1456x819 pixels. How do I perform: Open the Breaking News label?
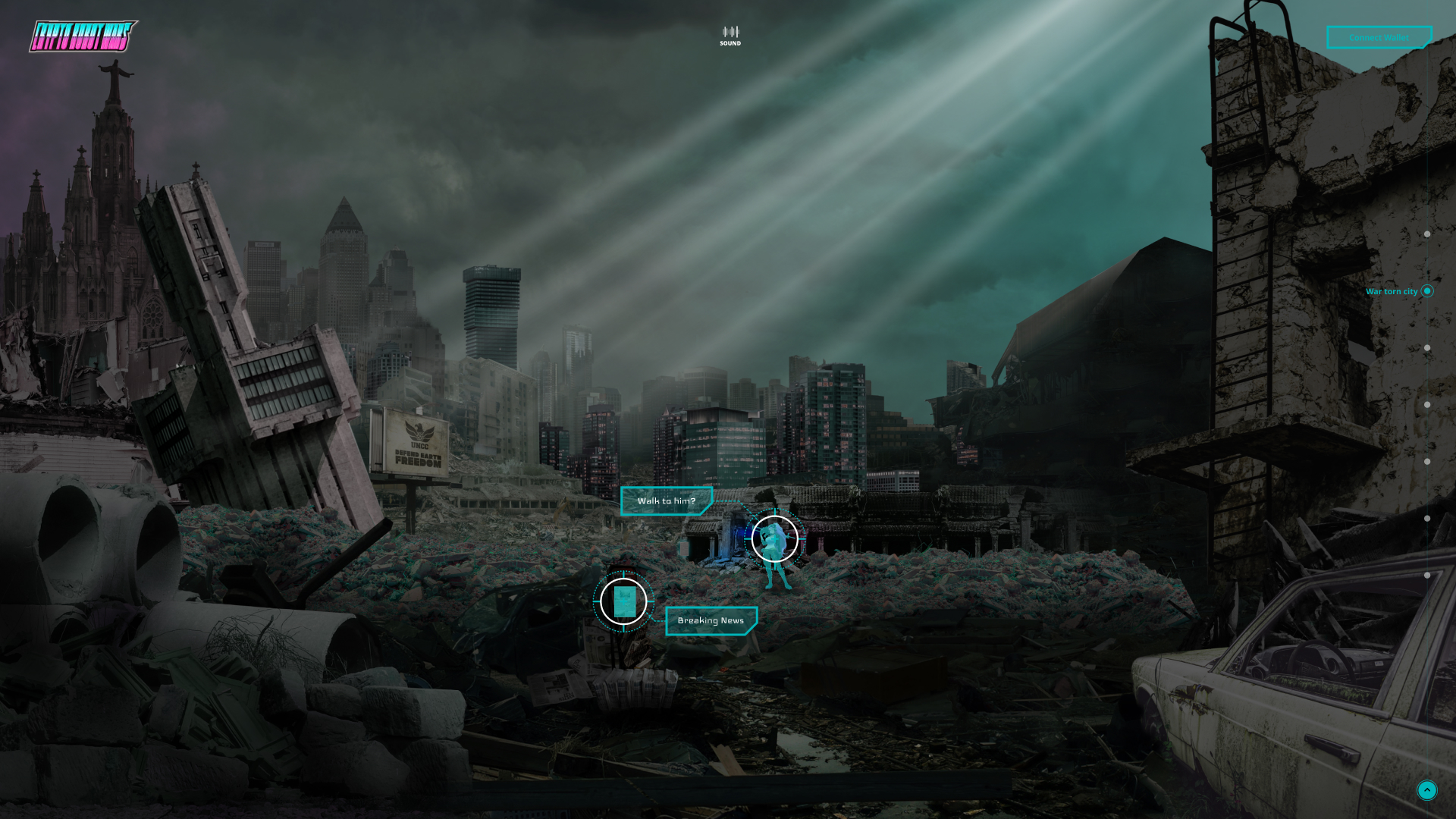click(711, 621)
